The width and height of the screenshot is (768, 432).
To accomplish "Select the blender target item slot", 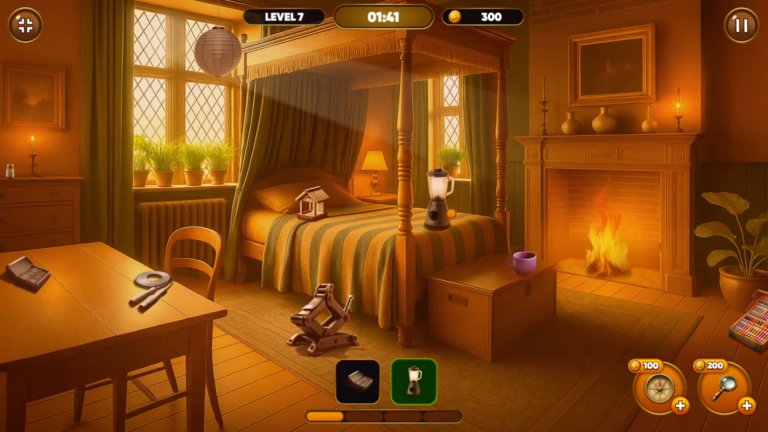I will (413, 381).
